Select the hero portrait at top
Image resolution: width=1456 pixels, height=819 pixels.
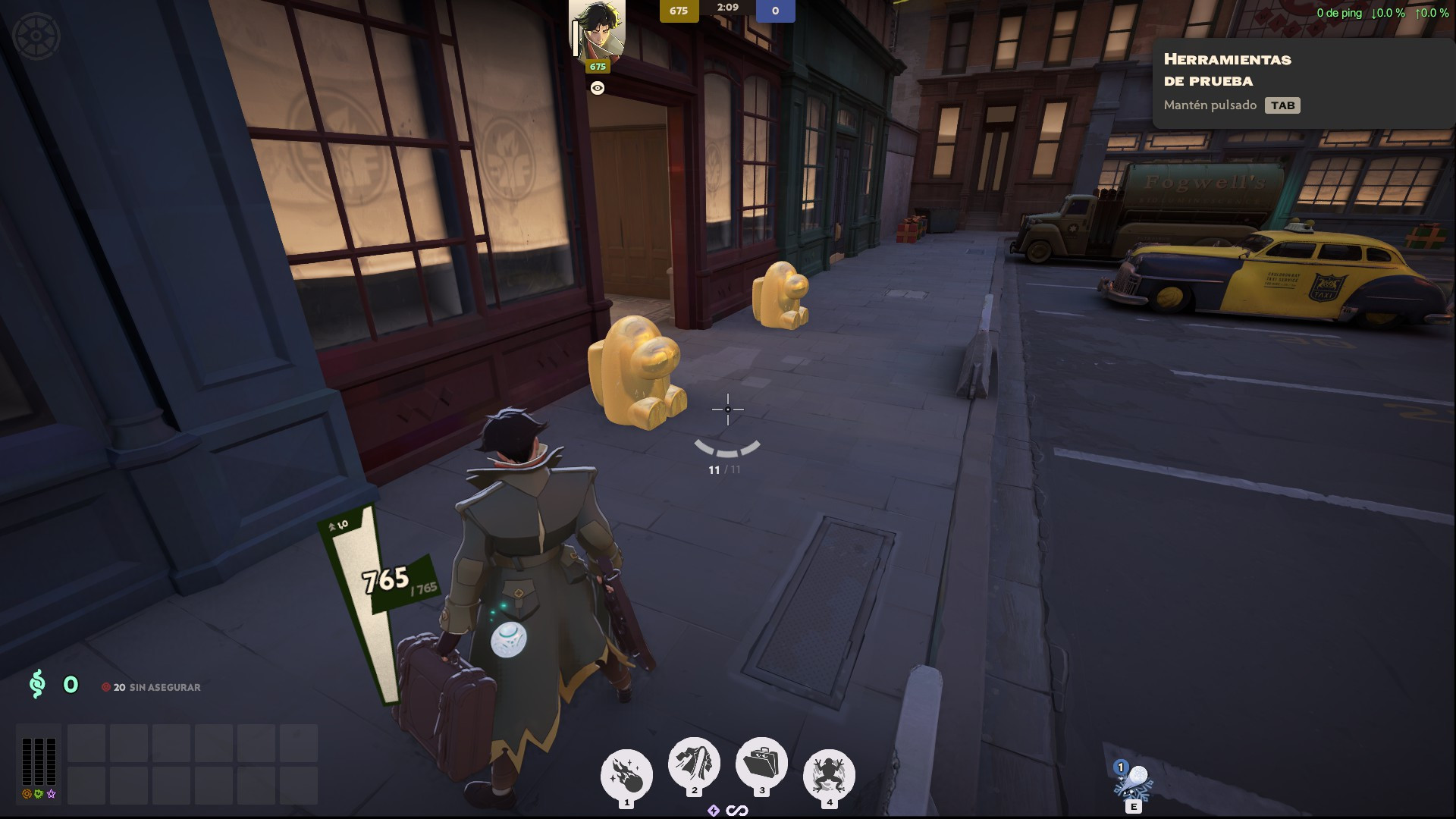click(x=598, y=30)
